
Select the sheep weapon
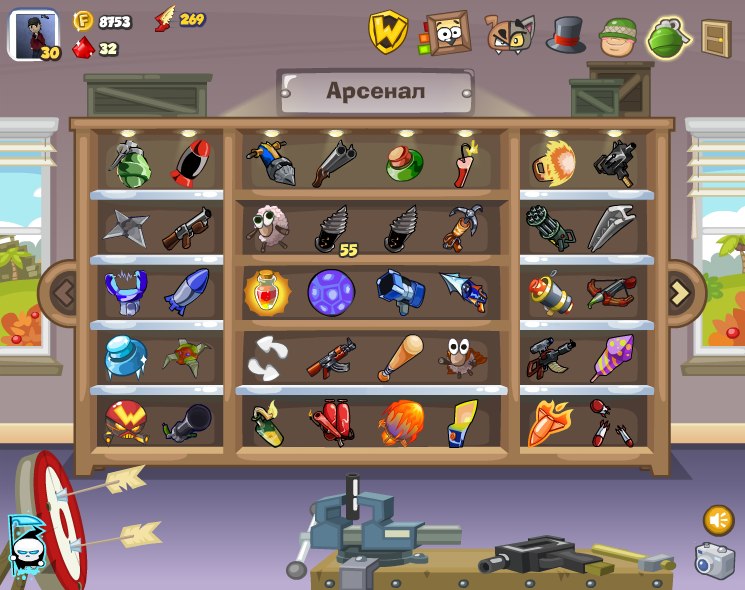267,227
